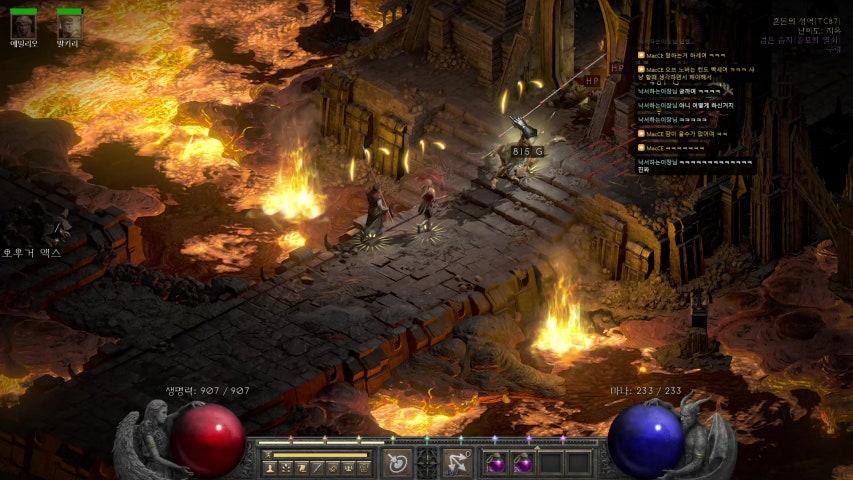Use the first purple rejuvenation potion in the belt
Screen dimensions: 853x480
(x=497, y=463)
